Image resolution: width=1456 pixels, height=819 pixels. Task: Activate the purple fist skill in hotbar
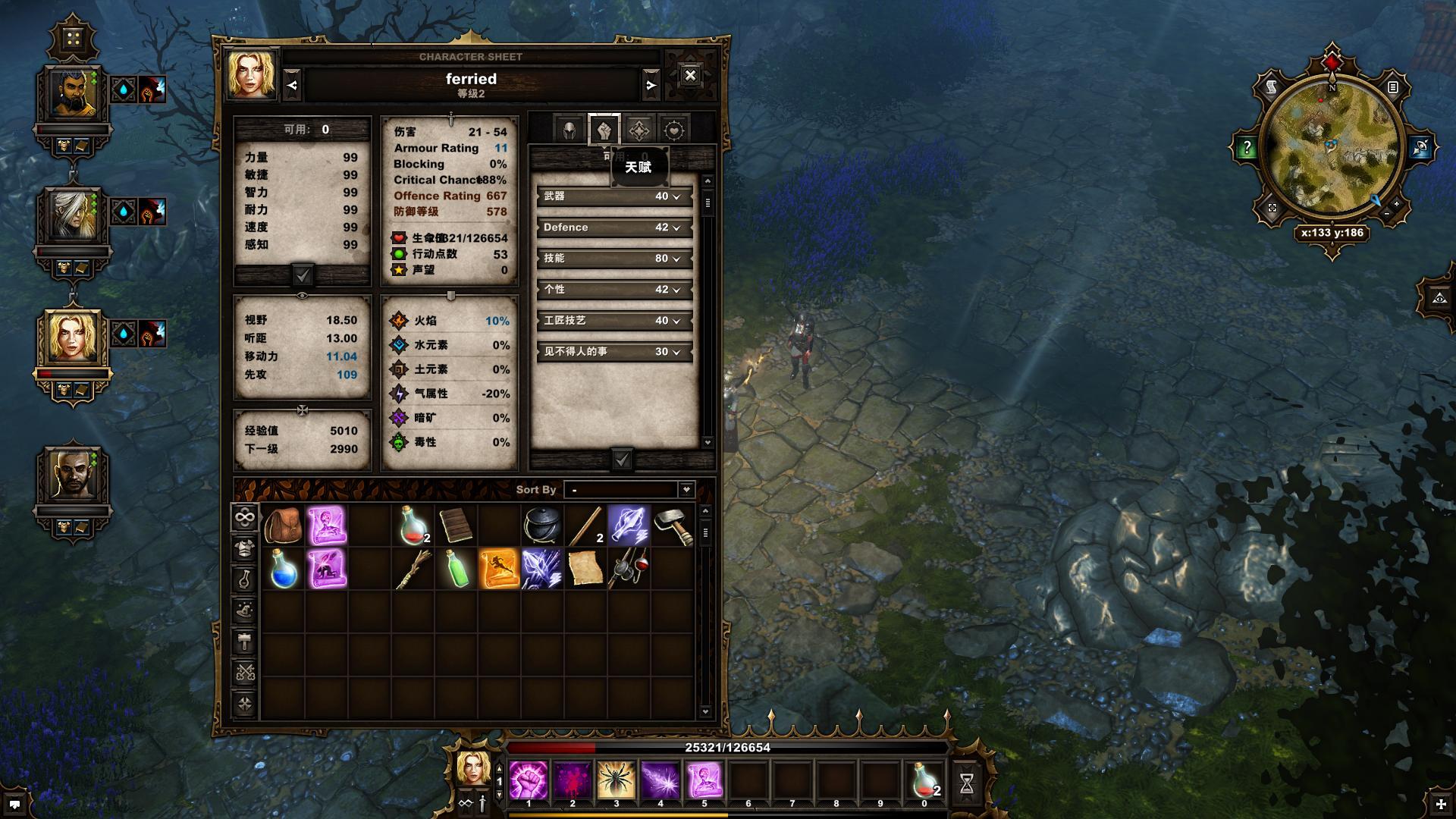click(x=529, y=780)
